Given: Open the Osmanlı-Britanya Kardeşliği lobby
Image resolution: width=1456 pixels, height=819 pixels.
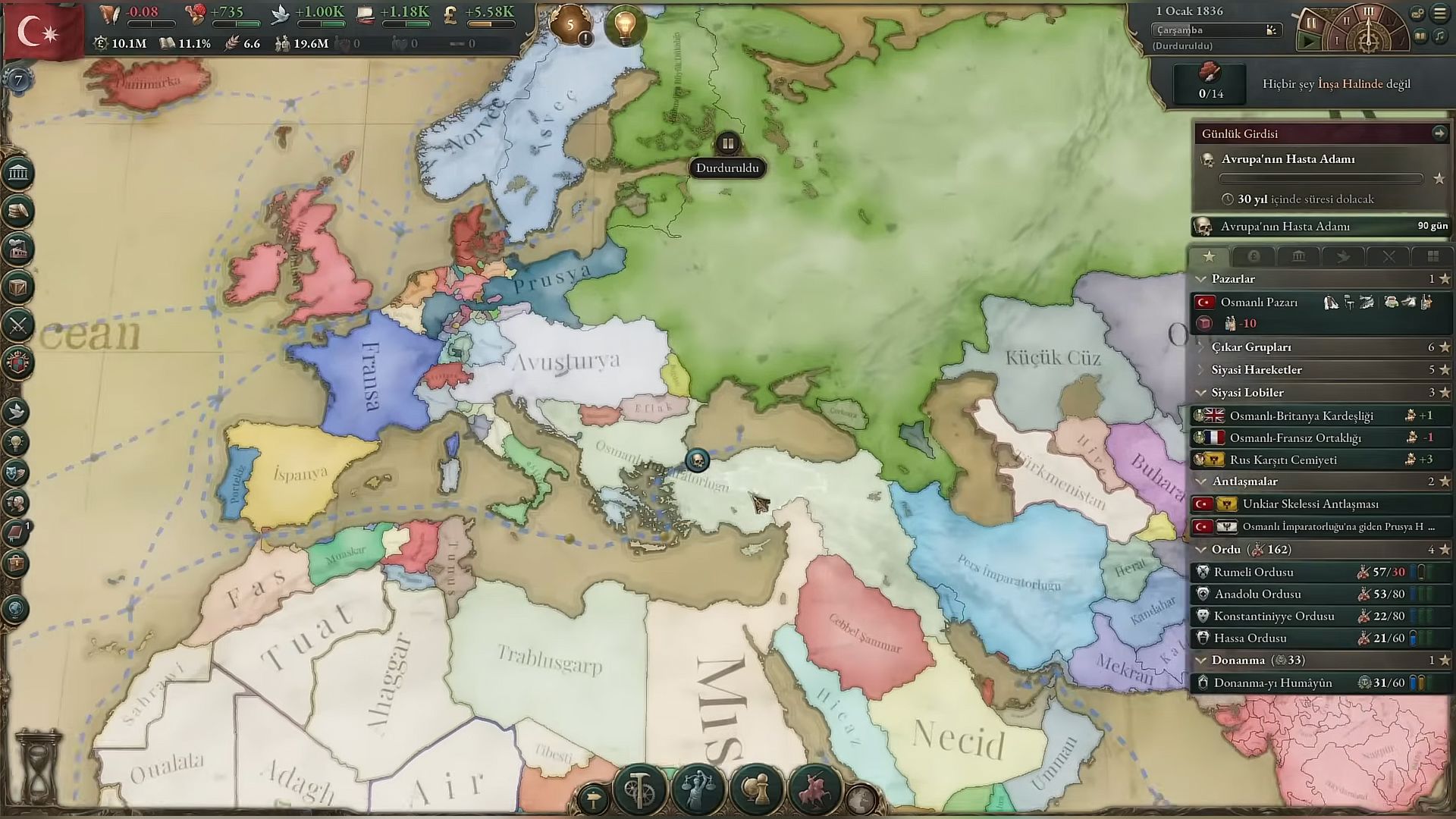Looking at the screenshot, I should 1301,416.
